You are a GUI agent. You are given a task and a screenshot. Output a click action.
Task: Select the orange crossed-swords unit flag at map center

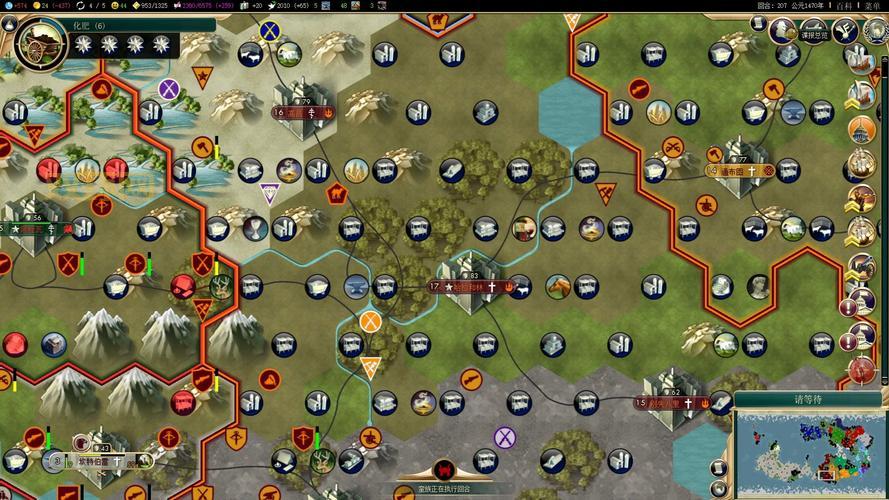coord(371,322)
